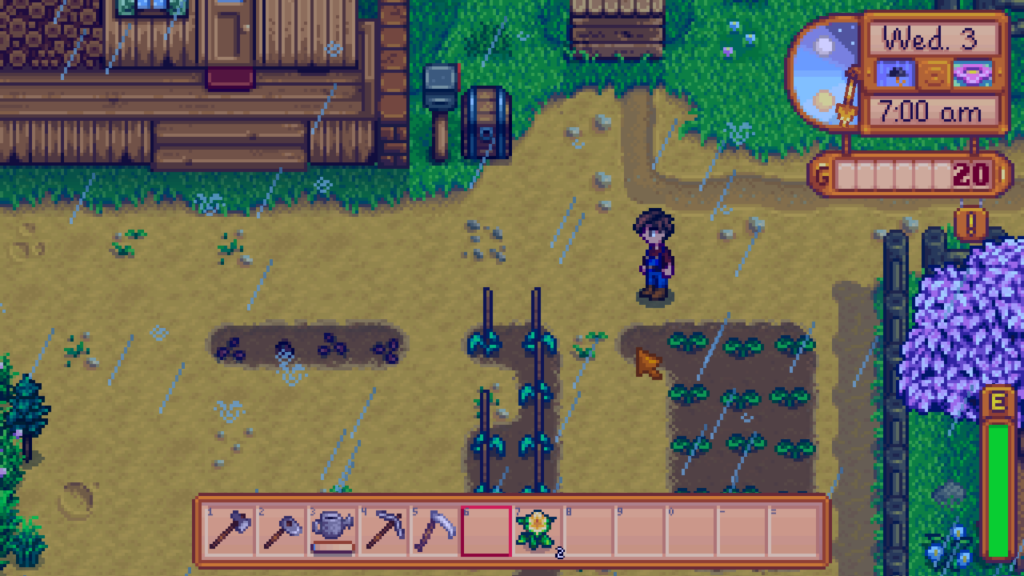Select the yellow flower item slot
Image resolution: width=1024 pixels, height=576 pixels.
536,529
